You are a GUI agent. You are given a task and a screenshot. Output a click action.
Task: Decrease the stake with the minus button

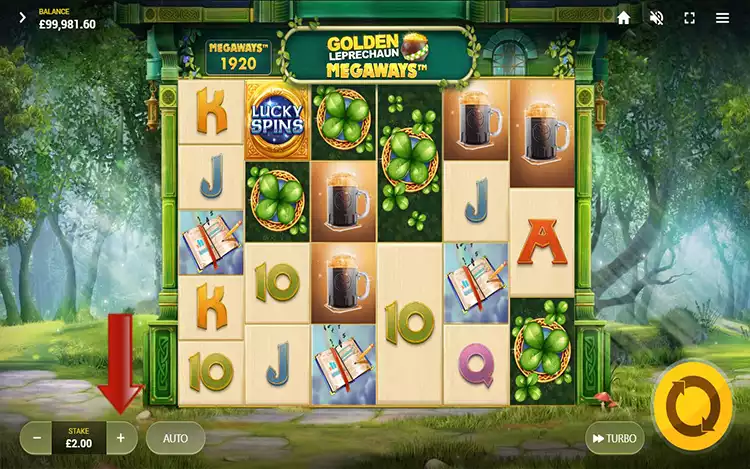click(x=37, y=437)
